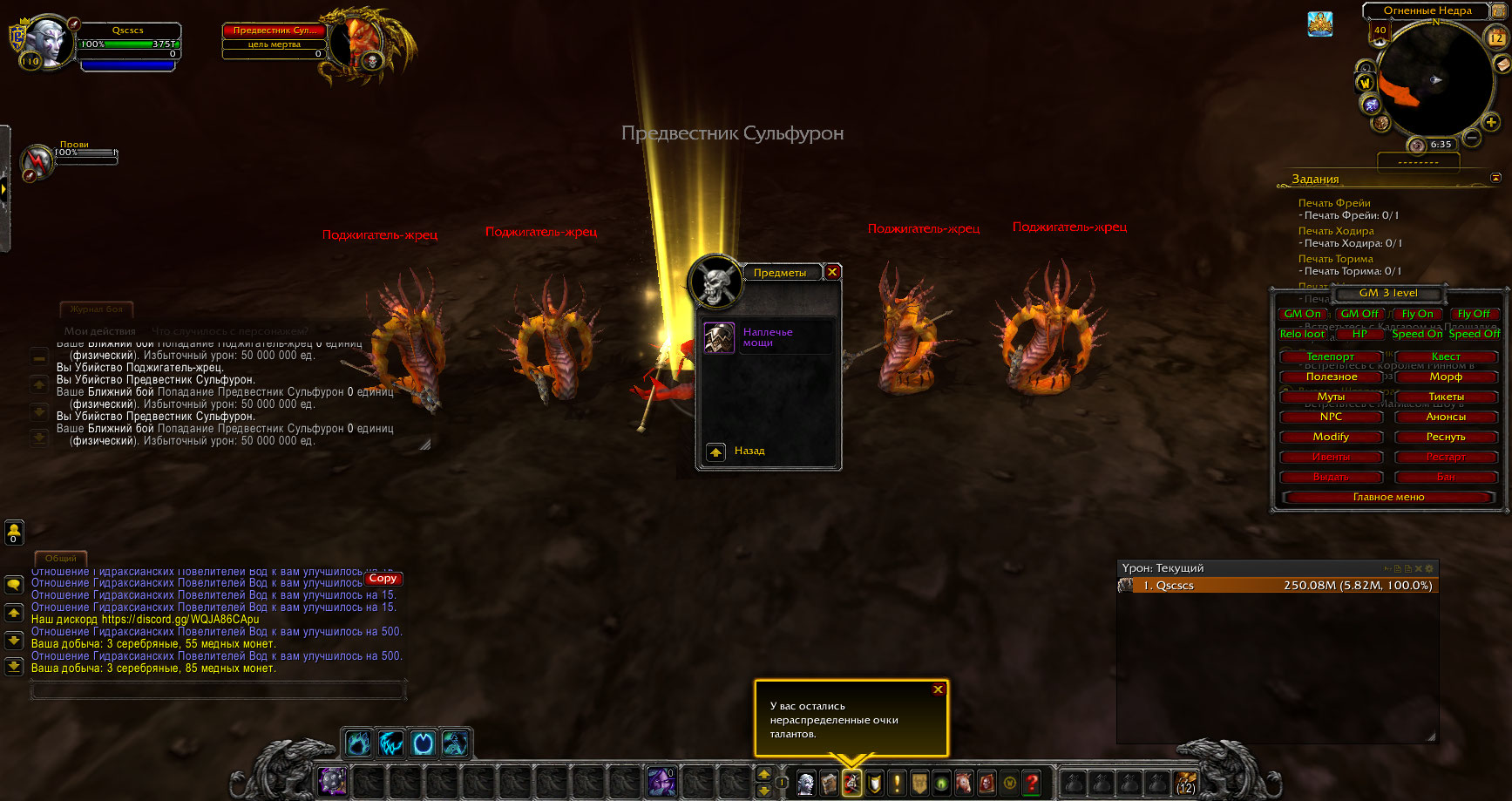Screen dimensions: 1512x801
Task: Open the spellbook micro button
Action: click(829, 783)
